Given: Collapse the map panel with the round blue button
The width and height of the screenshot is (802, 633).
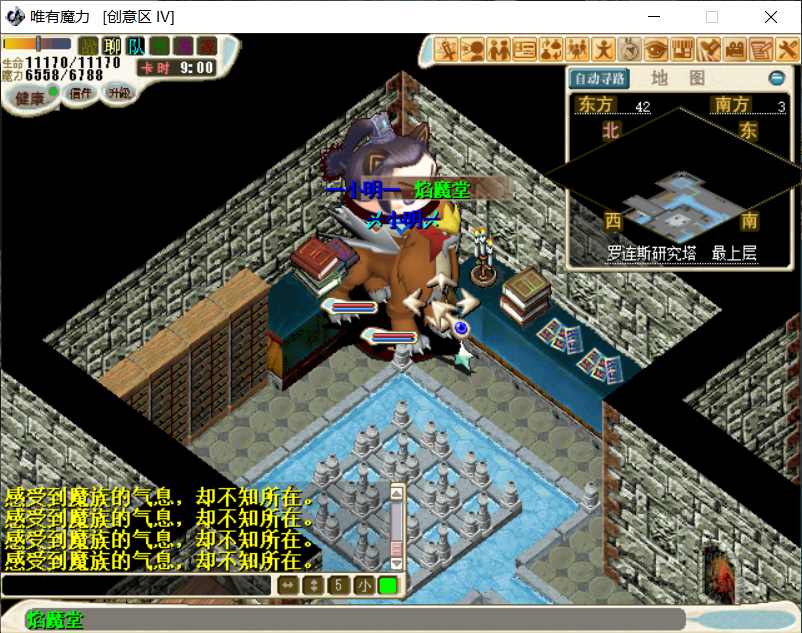Looking at the screenshot, I should [x=776, y=78].
